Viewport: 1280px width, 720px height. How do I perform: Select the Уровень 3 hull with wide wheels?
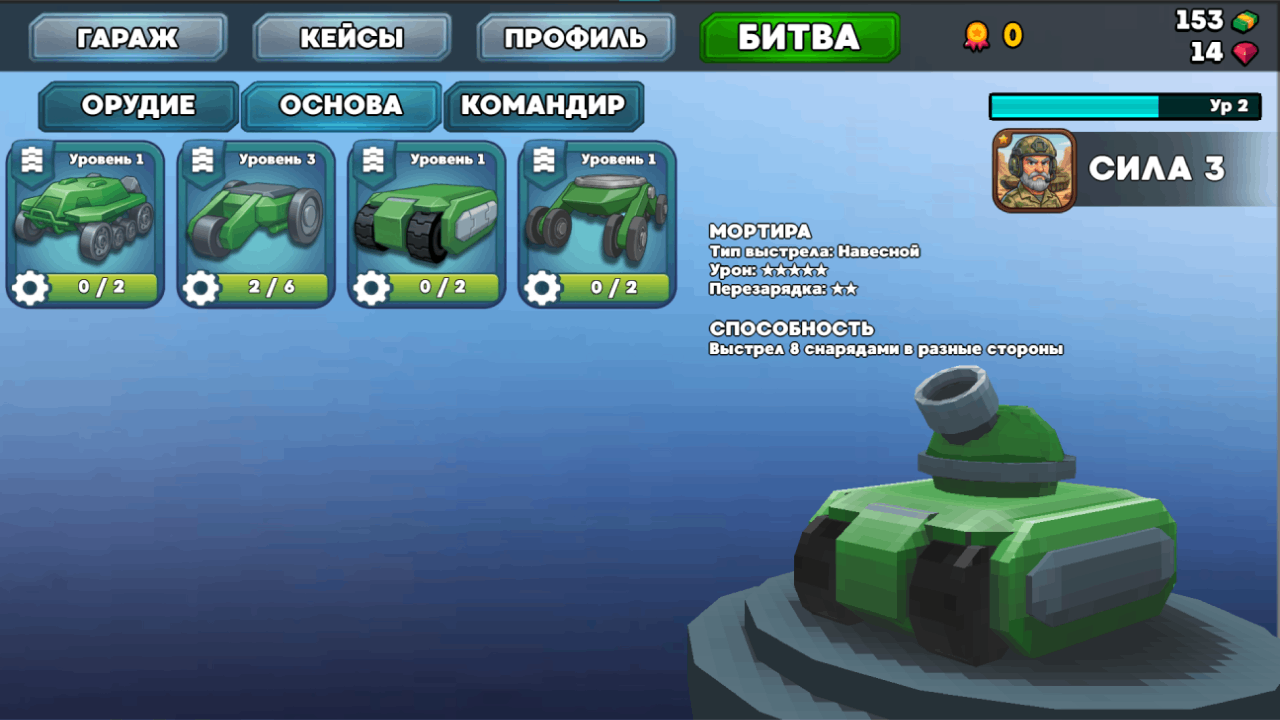pos(254,215)
